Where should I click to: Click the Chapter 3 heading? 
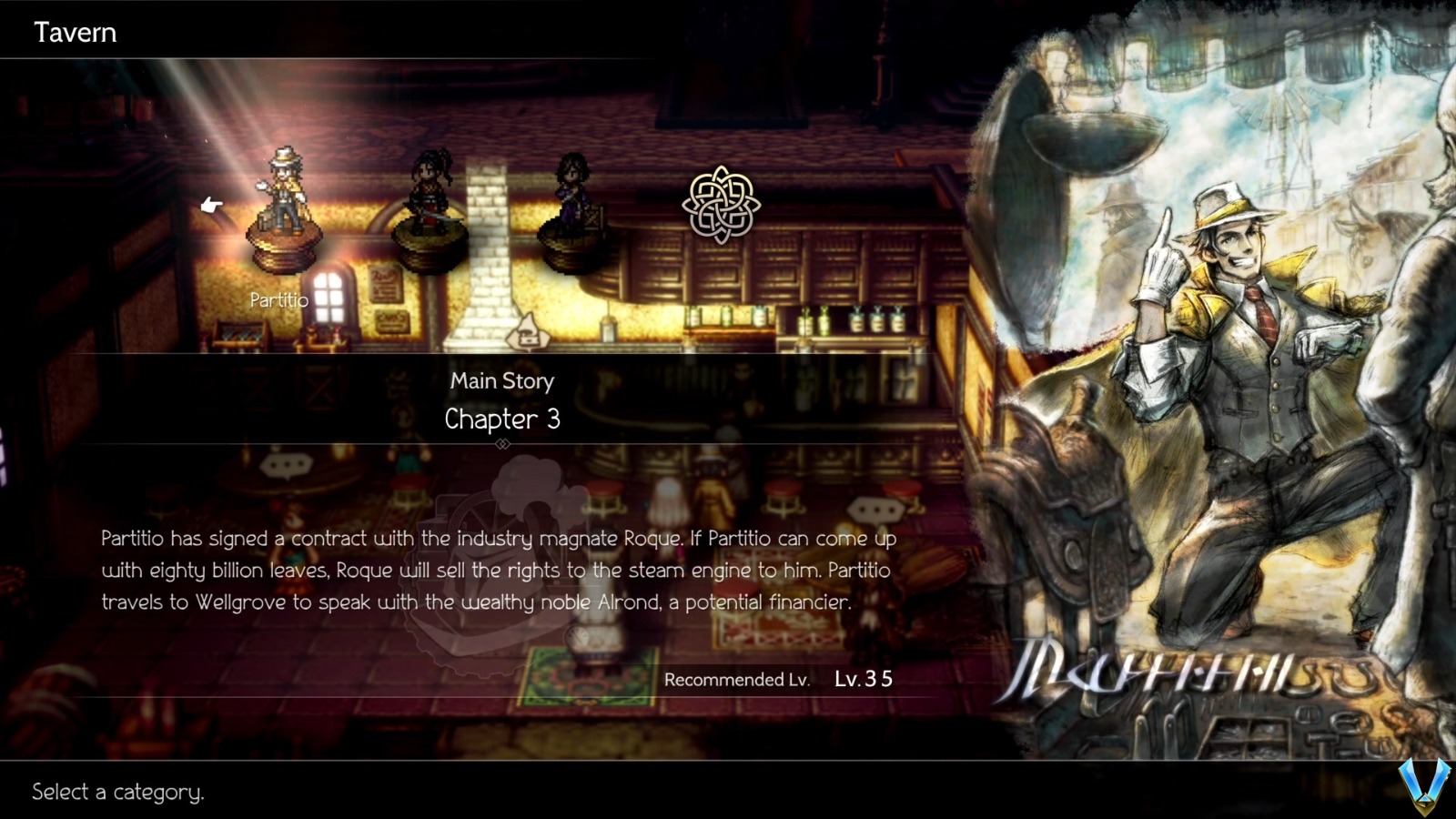501,420
